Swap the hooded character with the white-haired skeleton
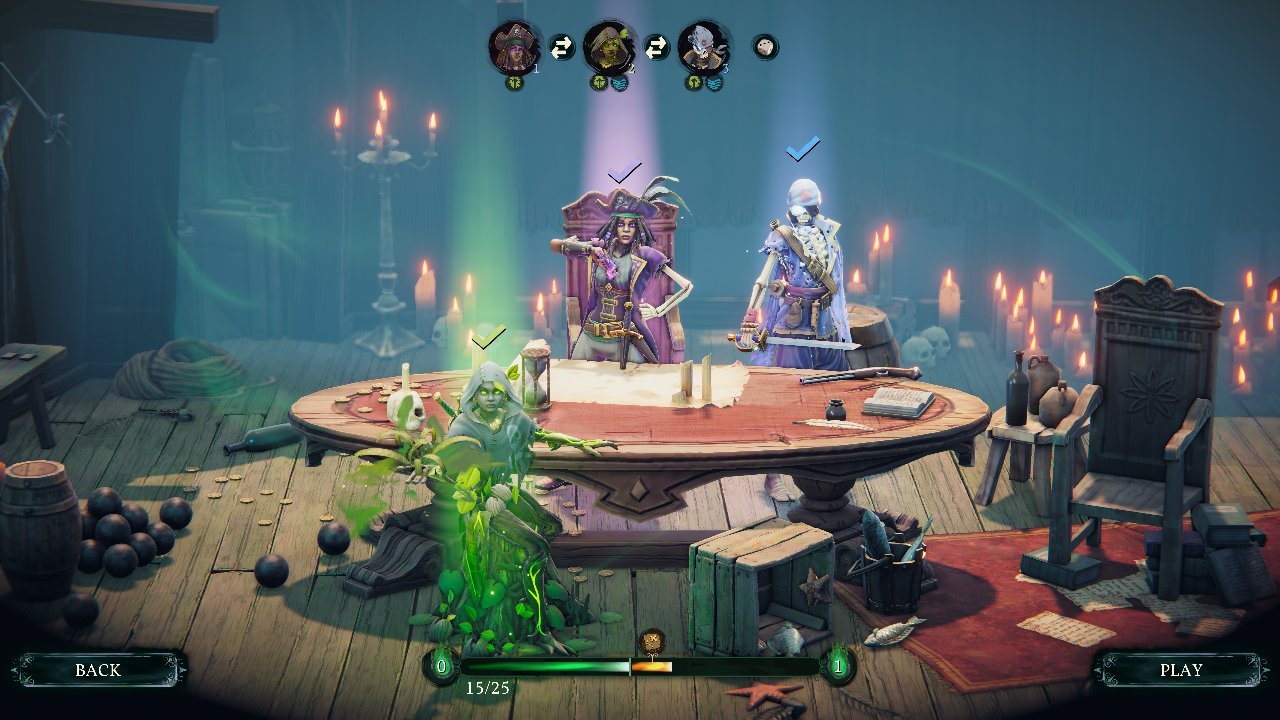 click(x=656, y=47)
